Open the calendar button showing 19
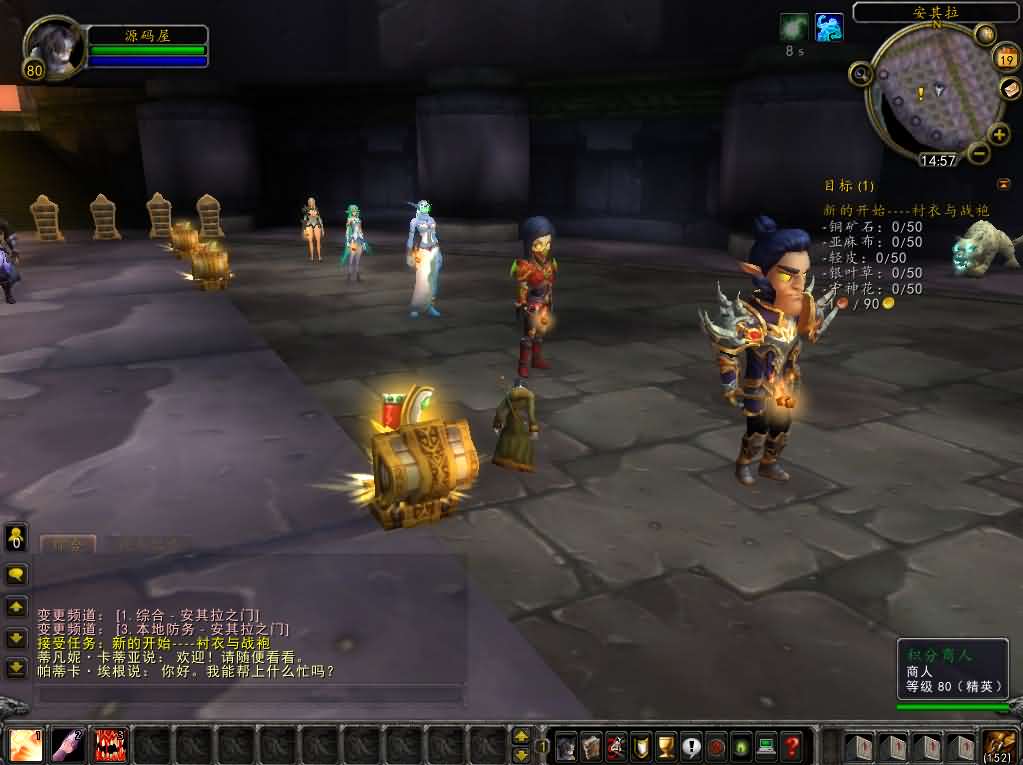The height and width of the screenshot is (765, 1023). [x=1005, y=58]
